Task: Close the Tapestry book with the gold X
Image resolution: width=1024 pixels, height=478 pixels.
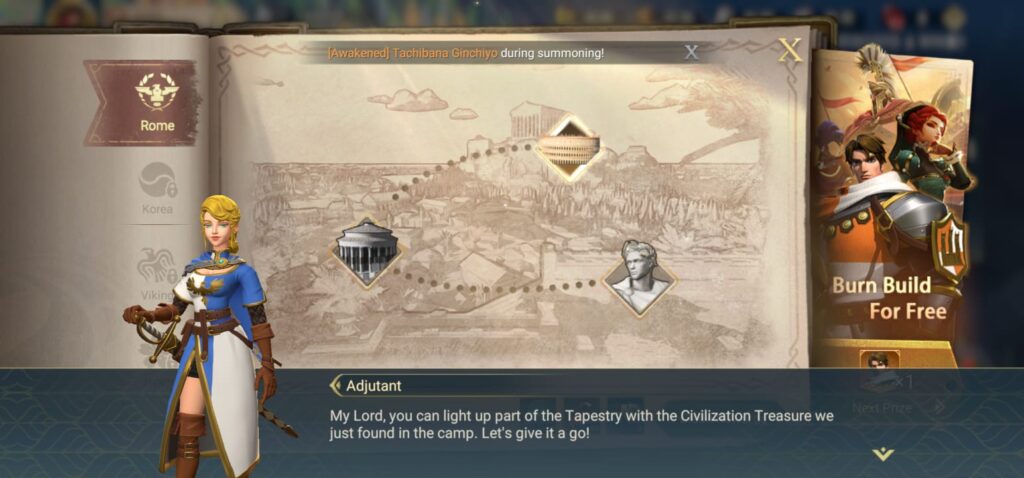Action: coord(790,50)
